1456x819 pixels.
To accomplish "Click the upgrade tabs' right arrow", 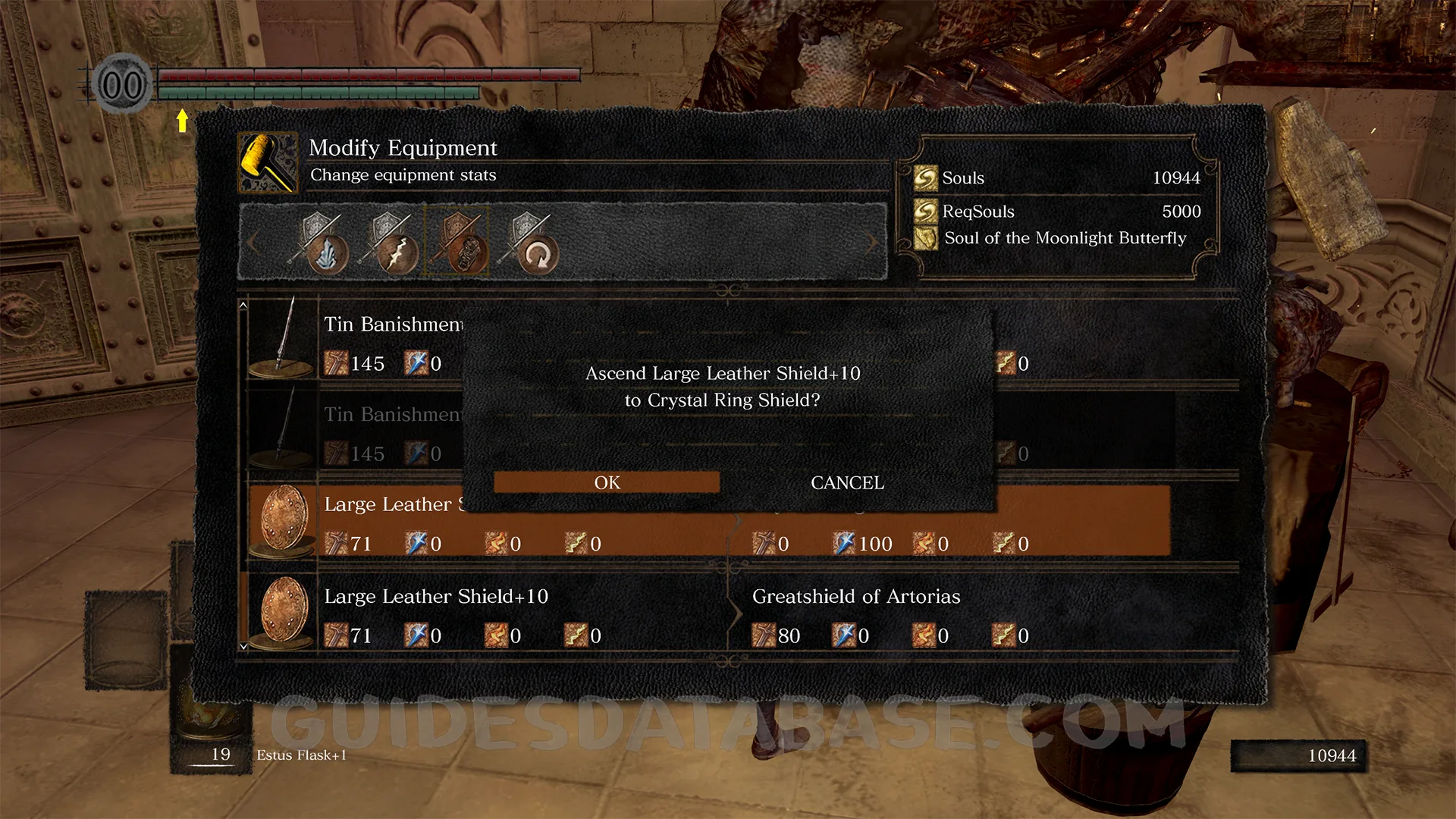I will pyautogui.click(x=873, y=243).
